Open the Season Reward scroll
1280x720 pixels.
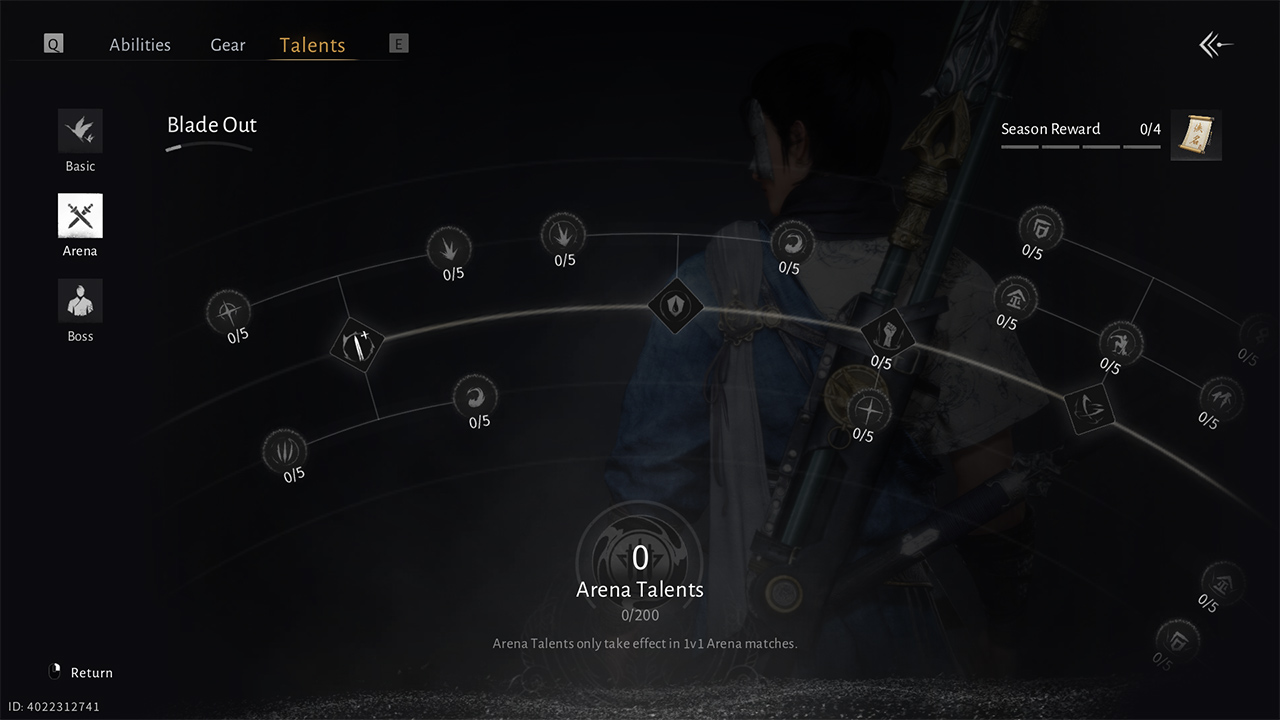(1196, 135)
